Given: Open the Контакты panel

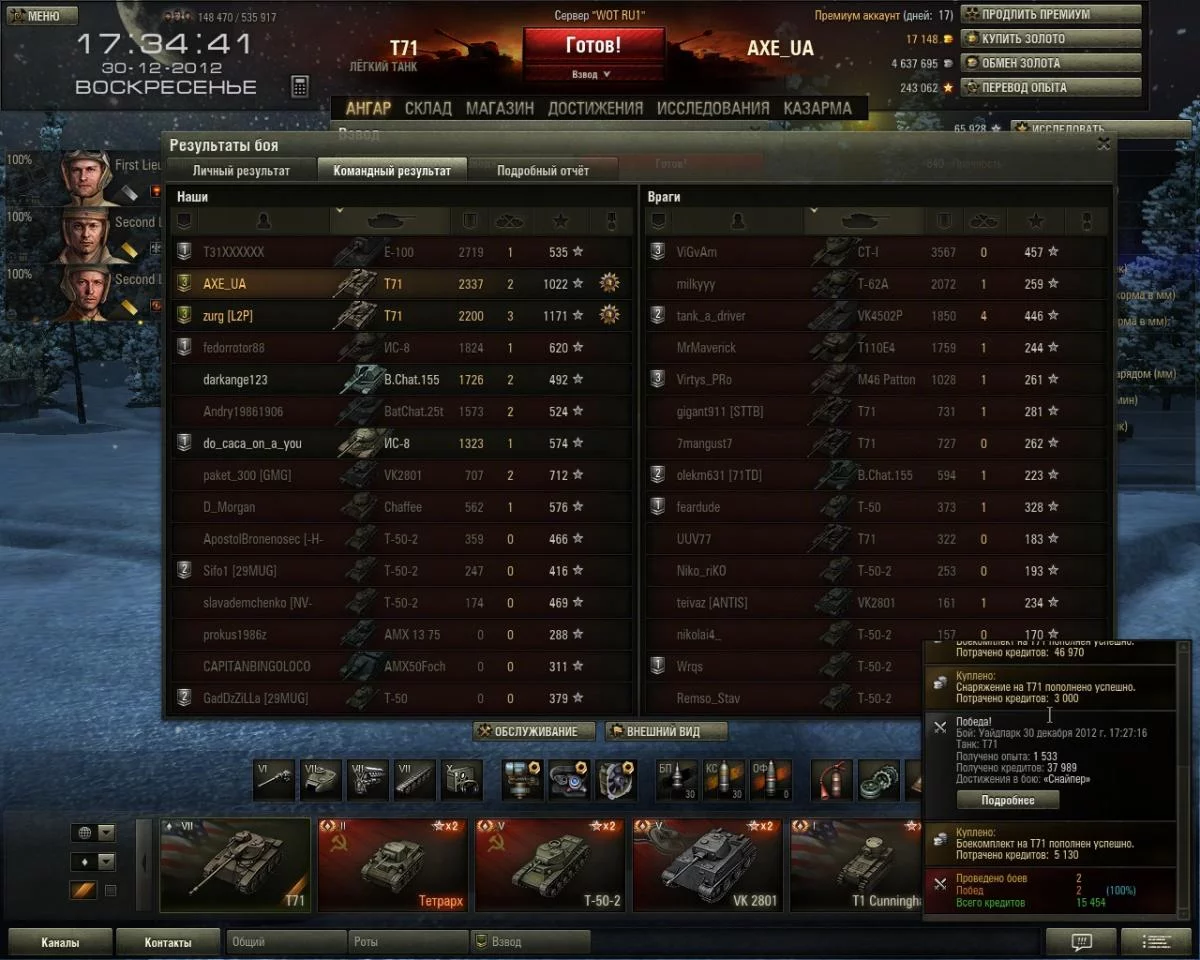Looking at the screenshot, I should click(167, 941).
